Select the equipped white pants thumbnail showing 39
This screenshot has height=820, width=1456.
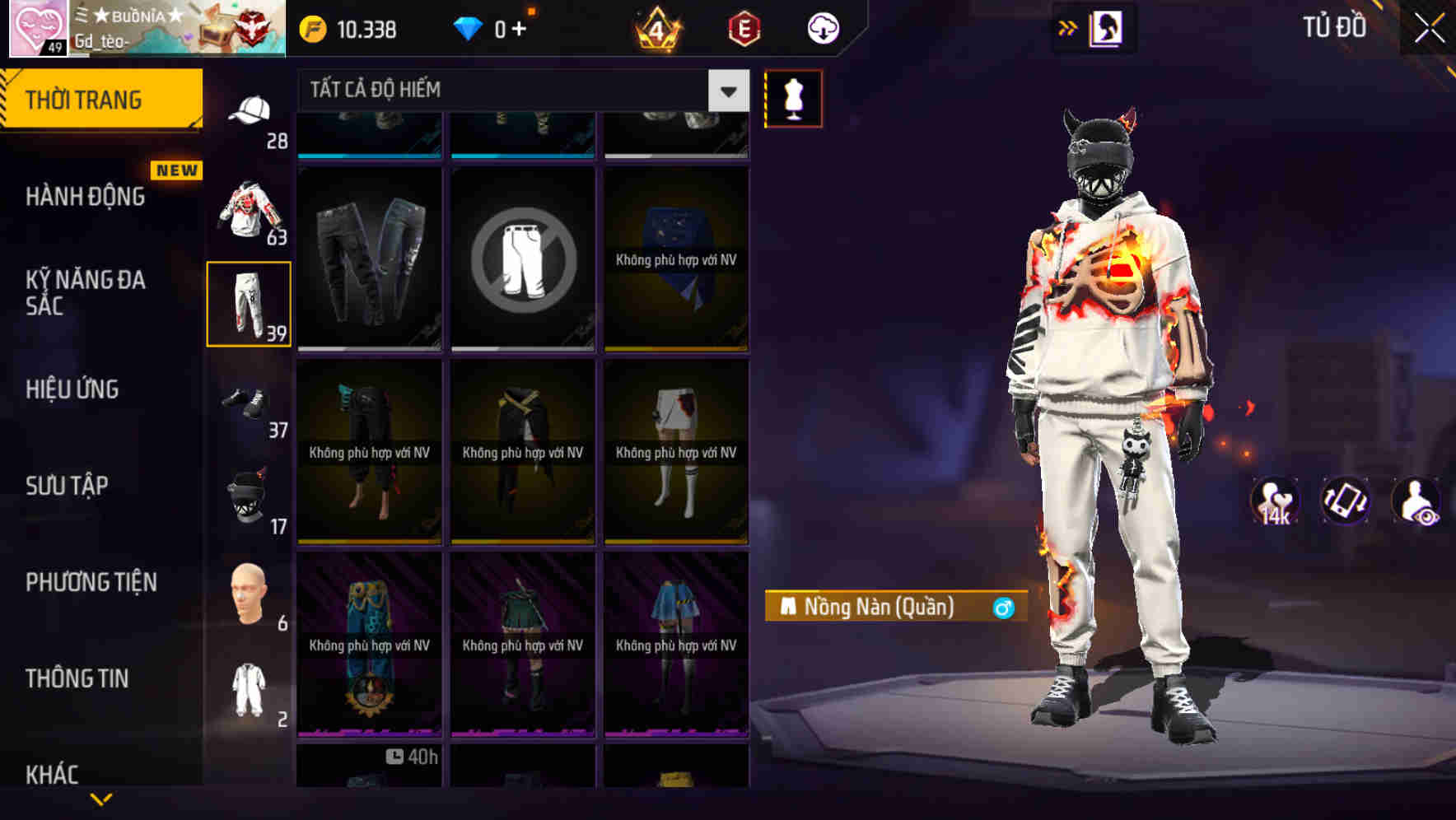tap(248, 305)
